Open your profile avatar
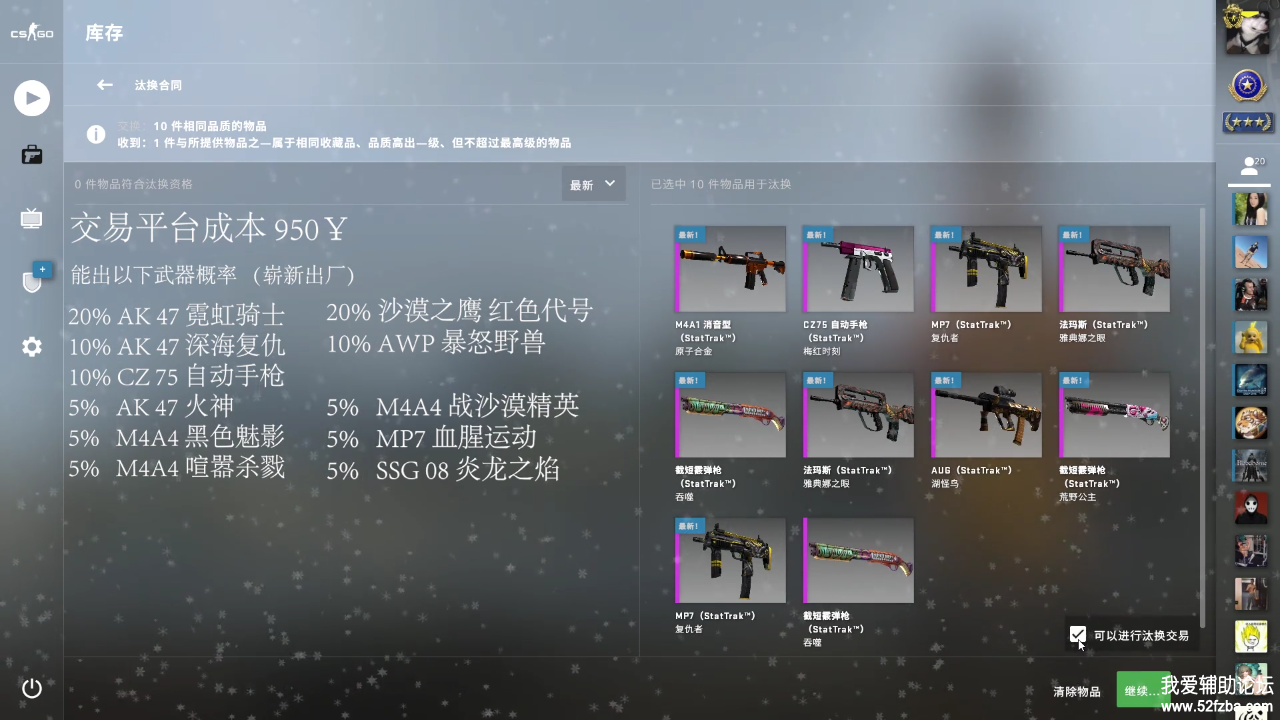Image resolution: width=1280 pixels, height=720 pixels. coord(1247,30)
